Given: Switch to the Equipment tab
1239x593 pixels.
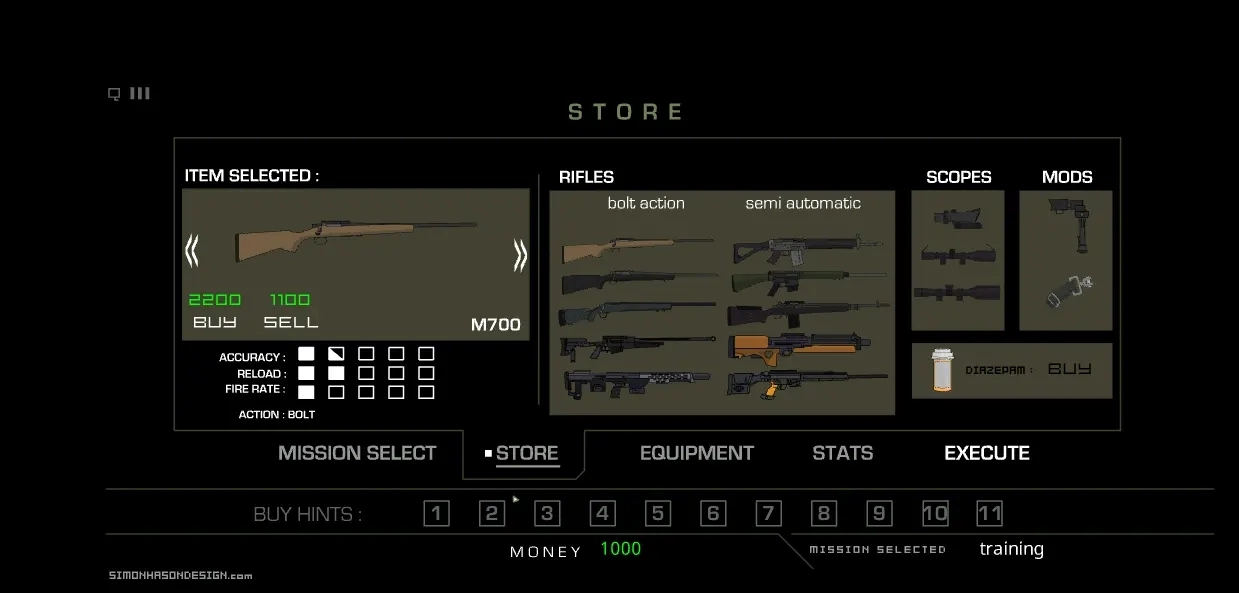Looking at the screenshot, I should tap(696, 453).
